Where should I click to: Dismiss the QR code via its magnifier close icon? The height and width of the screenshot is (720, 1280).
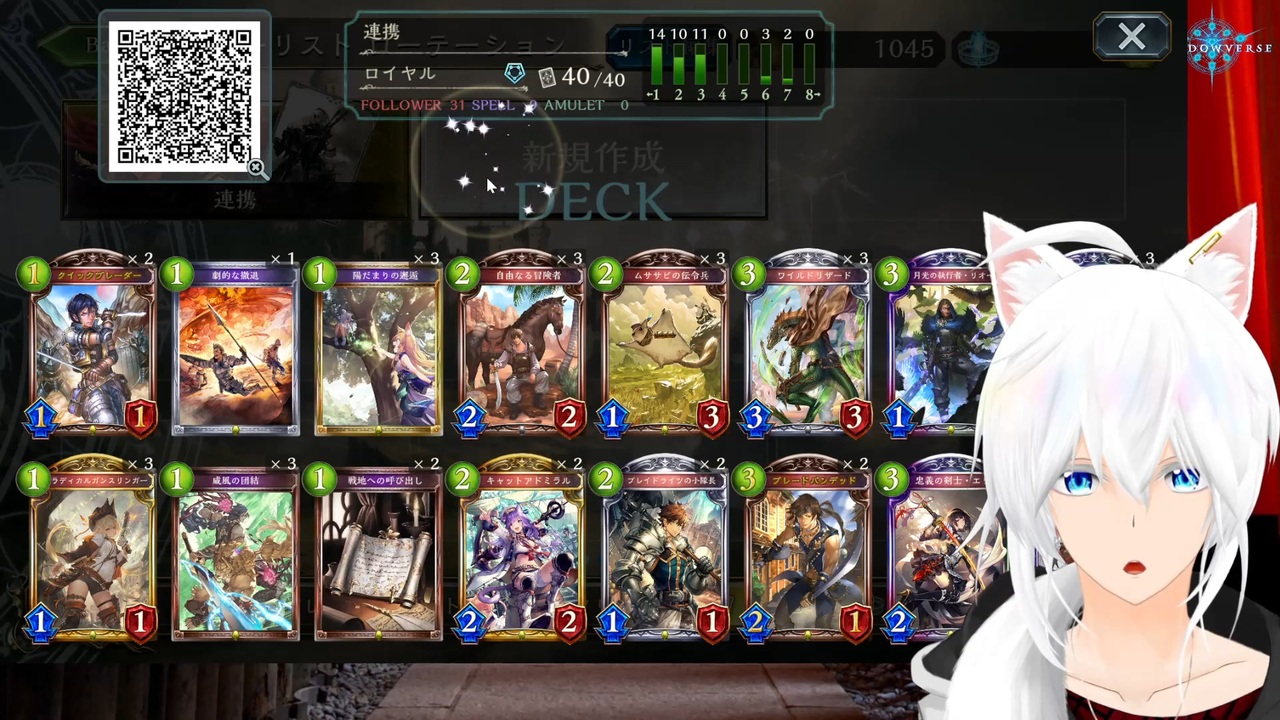pos(257,168)
